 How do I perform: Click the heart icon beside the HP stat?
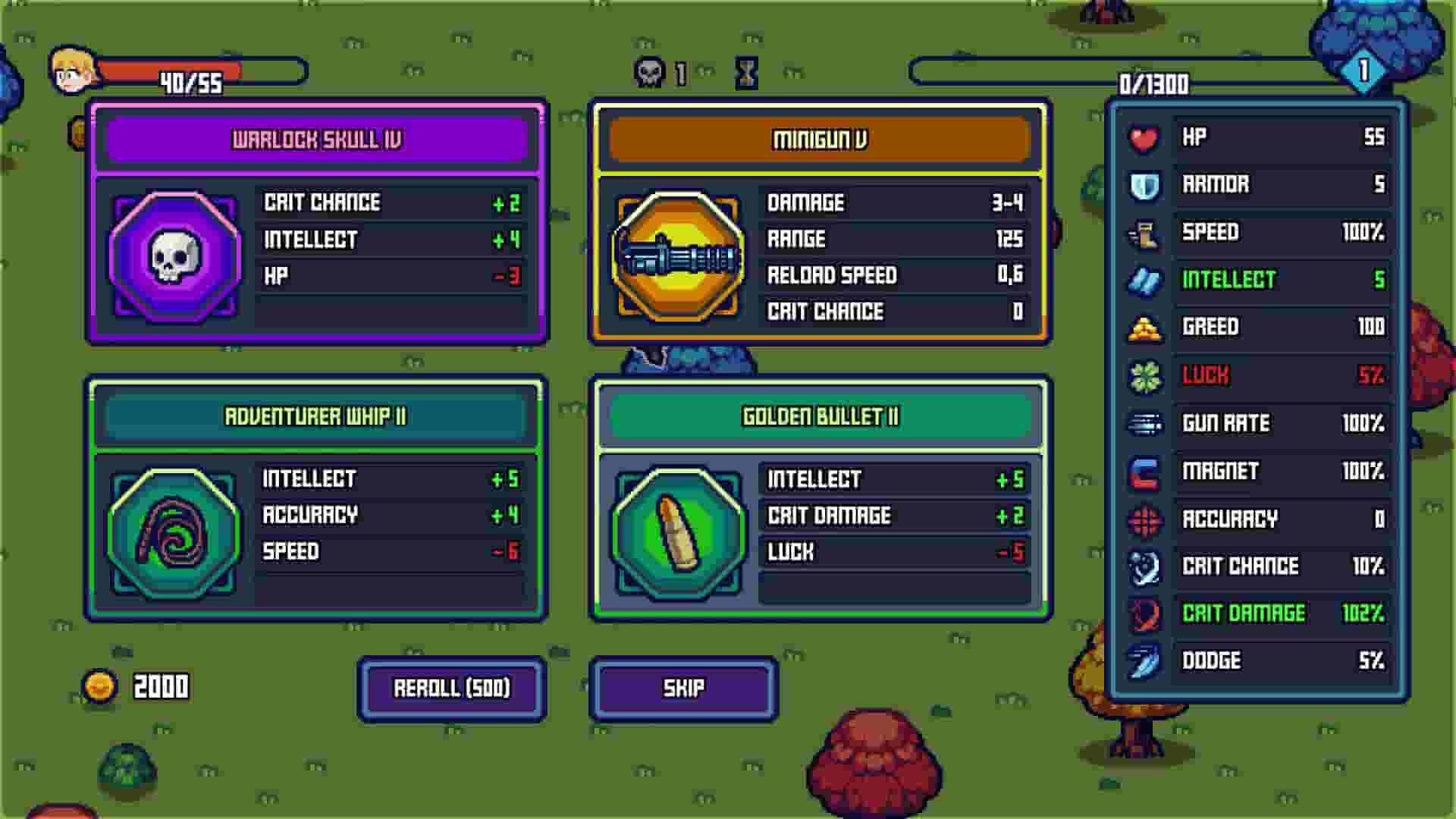pos(1145,138)
